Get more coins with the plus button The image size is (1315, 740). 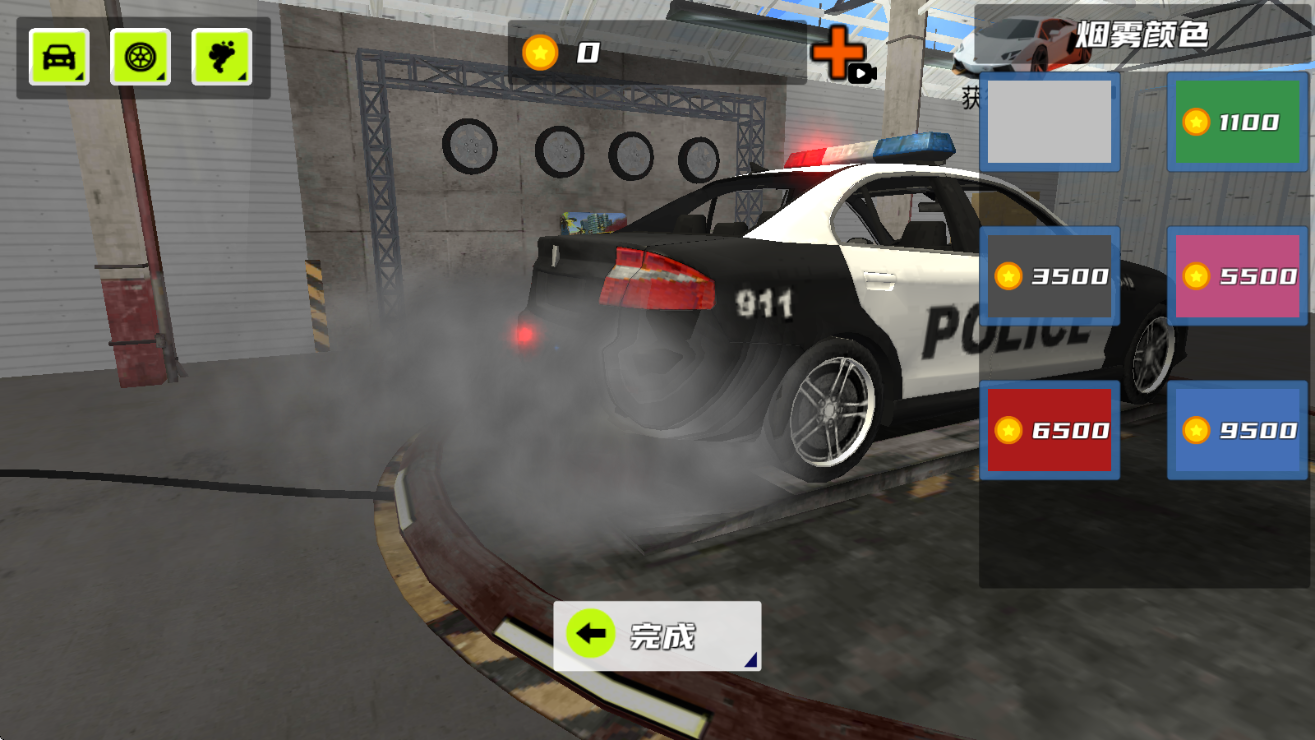(x=838, y=54)
